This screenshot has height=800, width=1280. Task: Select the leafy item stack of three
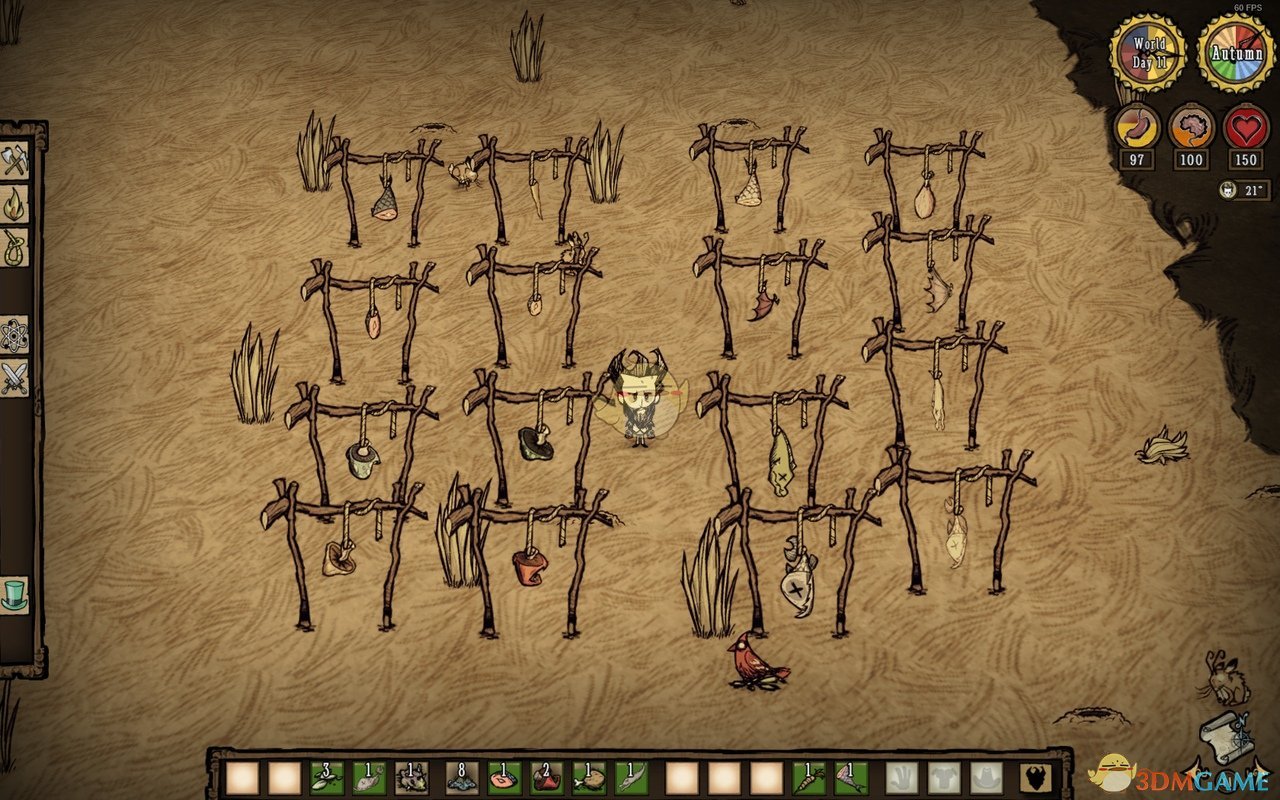325,777
